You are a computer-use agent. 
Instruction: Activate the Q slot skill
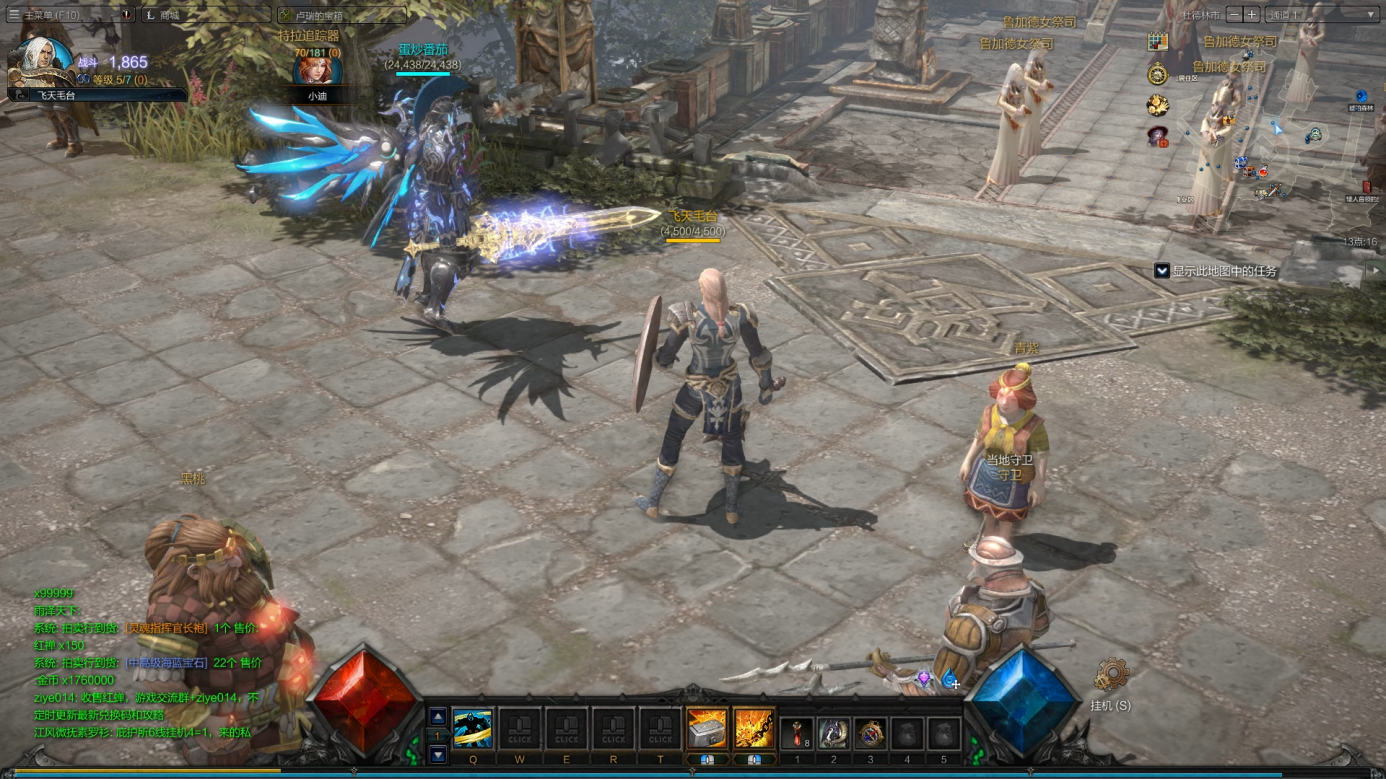point(472,729)
